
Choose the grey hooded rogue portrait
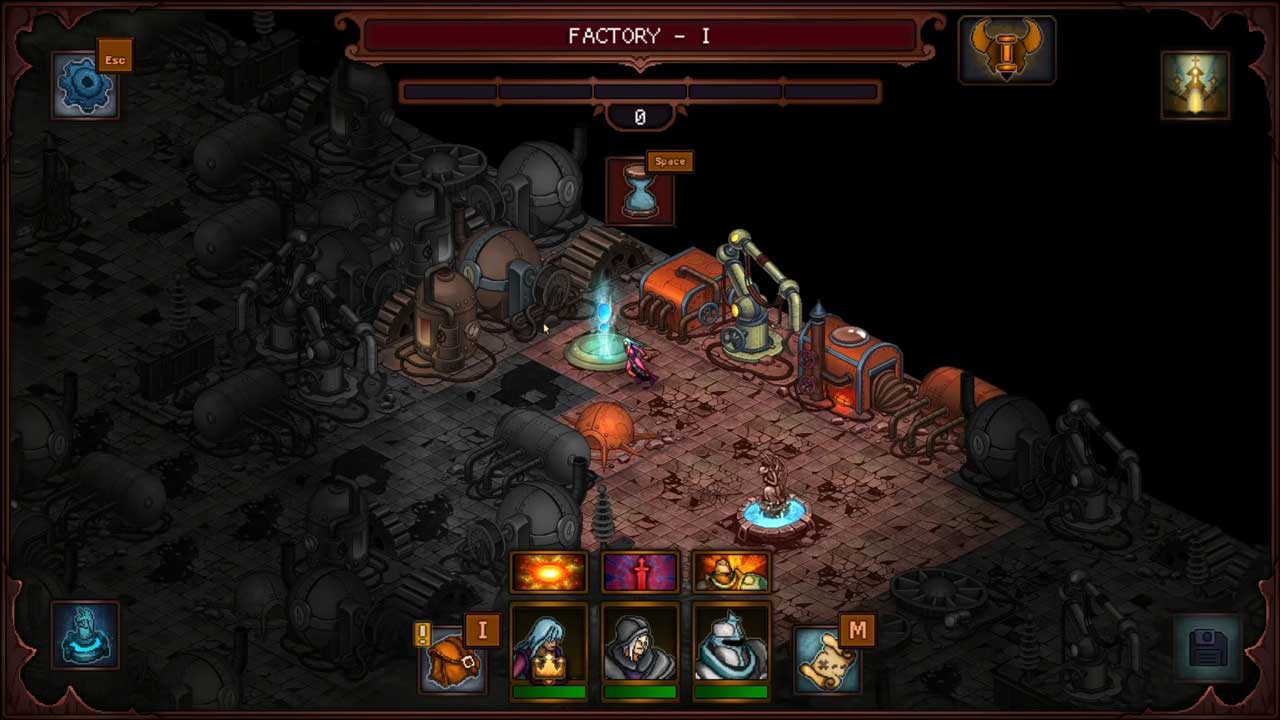tap(640, 646)
